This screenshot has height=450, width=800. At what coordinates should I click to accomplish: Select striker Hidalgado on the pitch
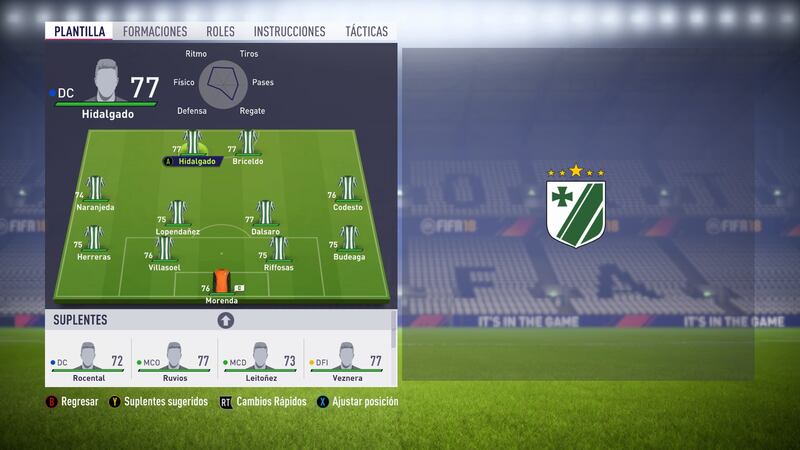(194, 145)
